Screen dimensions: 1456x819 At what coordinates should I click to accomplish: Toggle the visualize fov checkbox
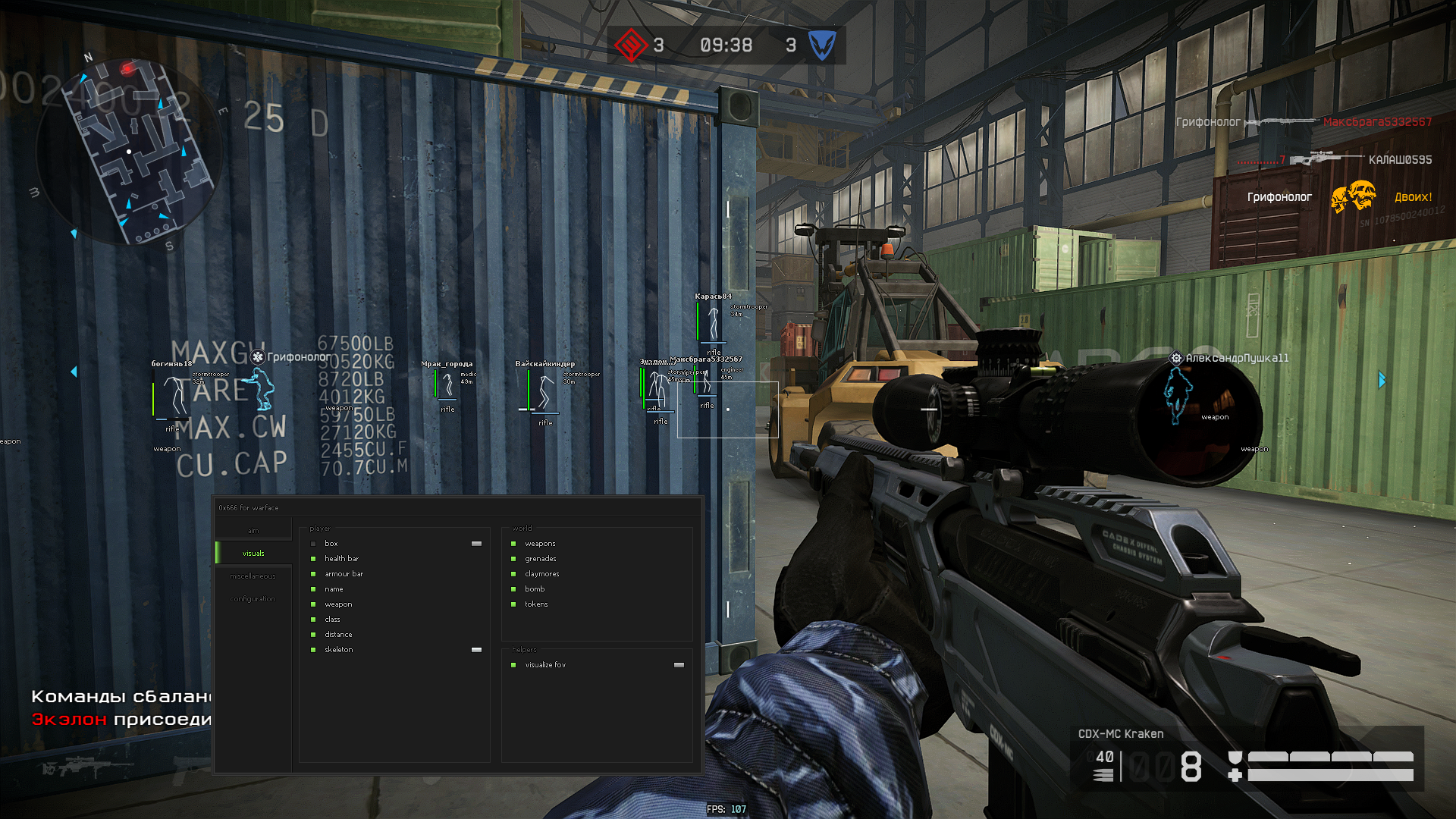point(513,665)
